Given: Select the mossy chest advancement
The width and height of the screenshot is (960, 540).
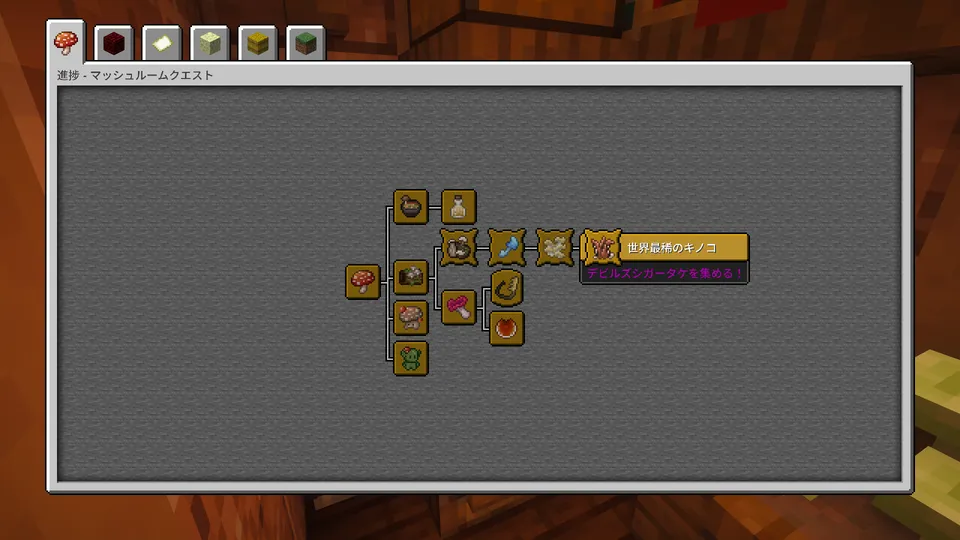Looking at the screenshot, I should pos(411,275).
